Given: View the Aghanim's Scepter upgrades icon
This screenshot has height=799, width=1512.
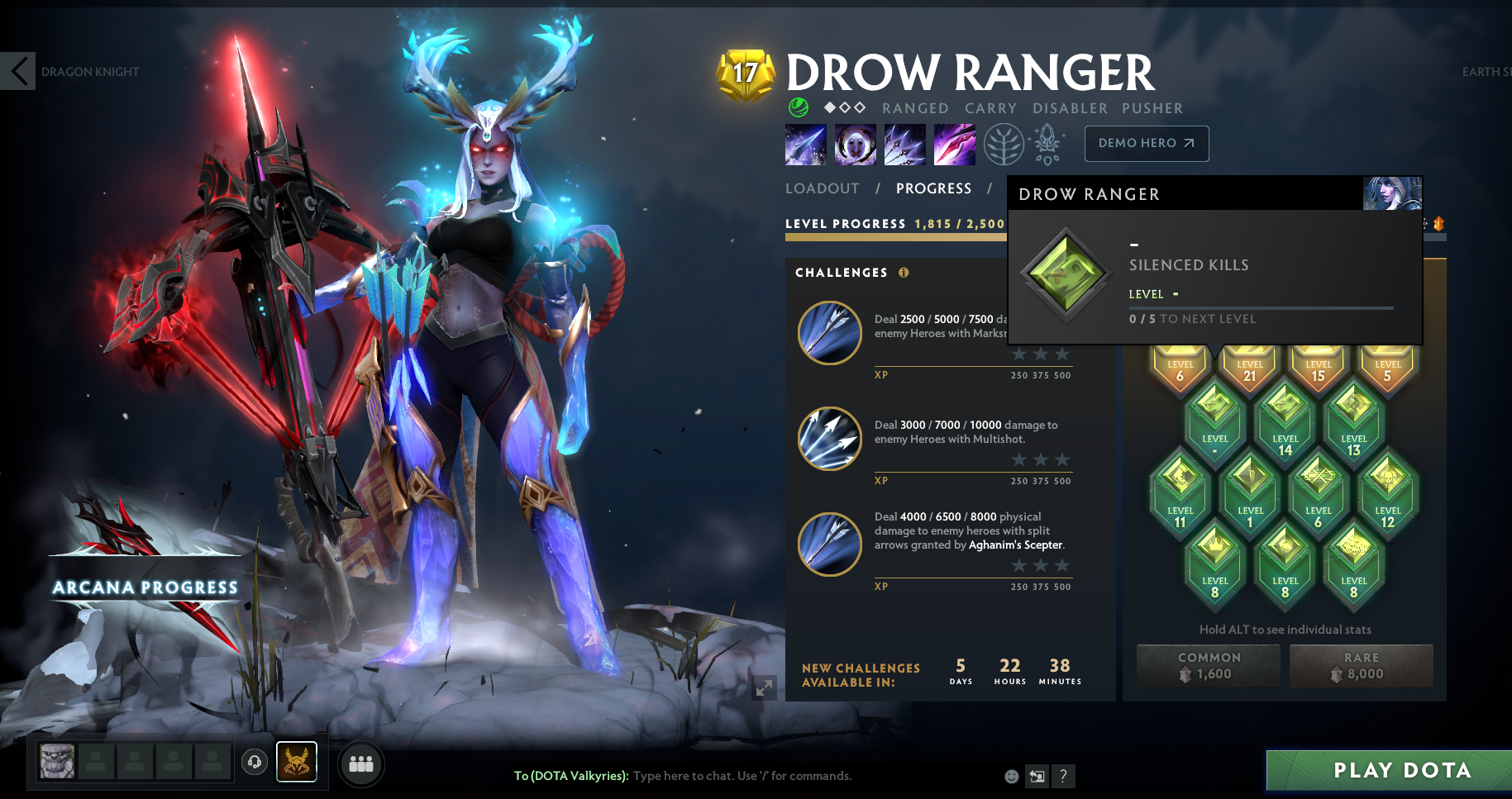Looking at the screenshot, I should click(x=1046, y=142).
